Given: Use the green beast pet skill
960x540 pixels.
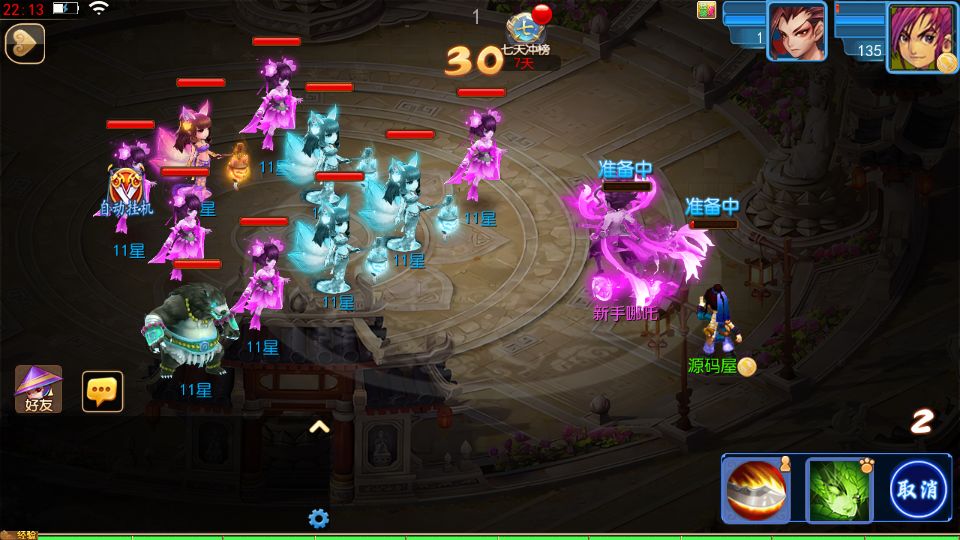Looking at the screenshot, I should coord(838,489).
